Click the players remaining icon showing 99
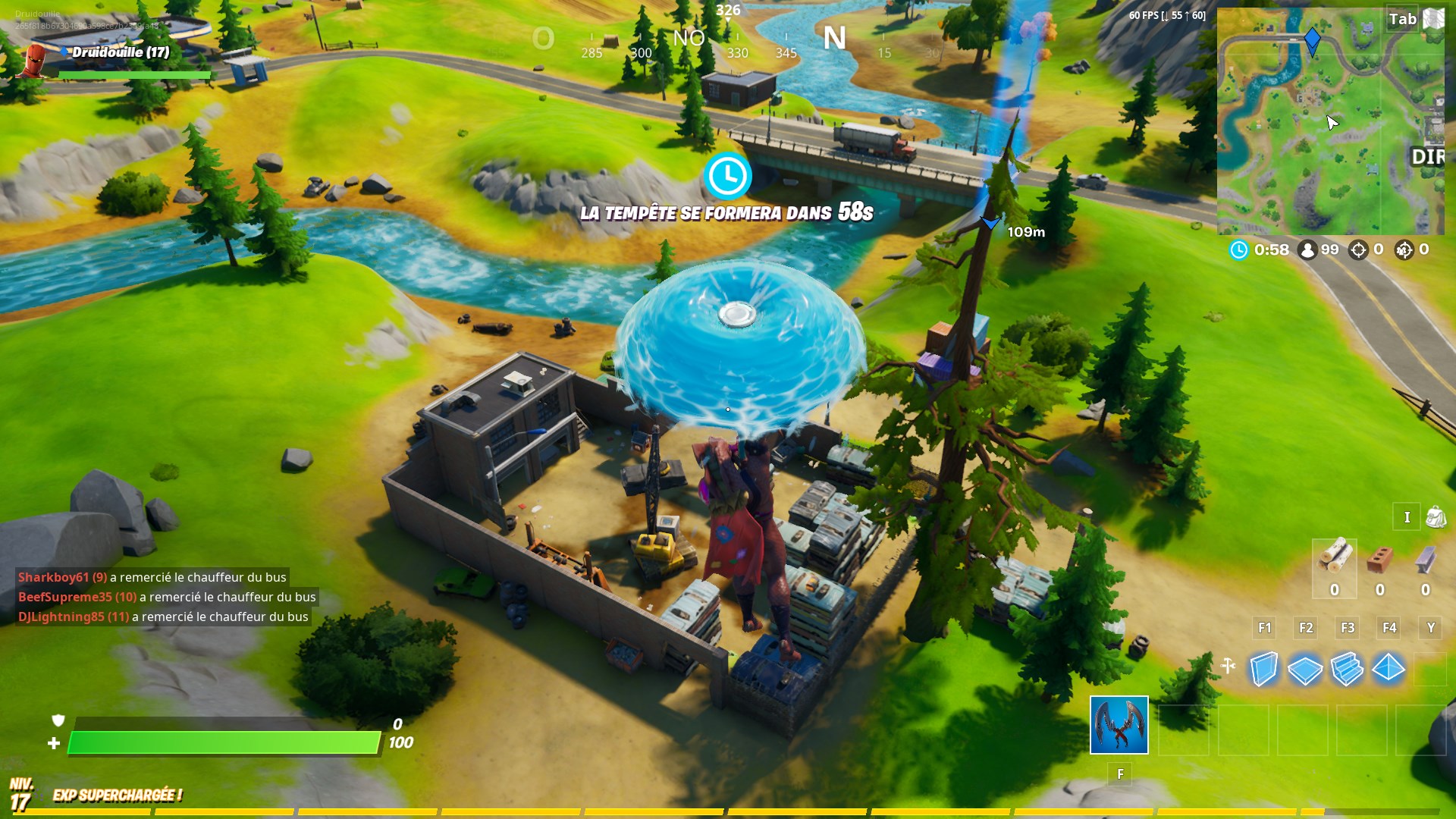Screen dimensions: 1456x819 click(1307, 249)
